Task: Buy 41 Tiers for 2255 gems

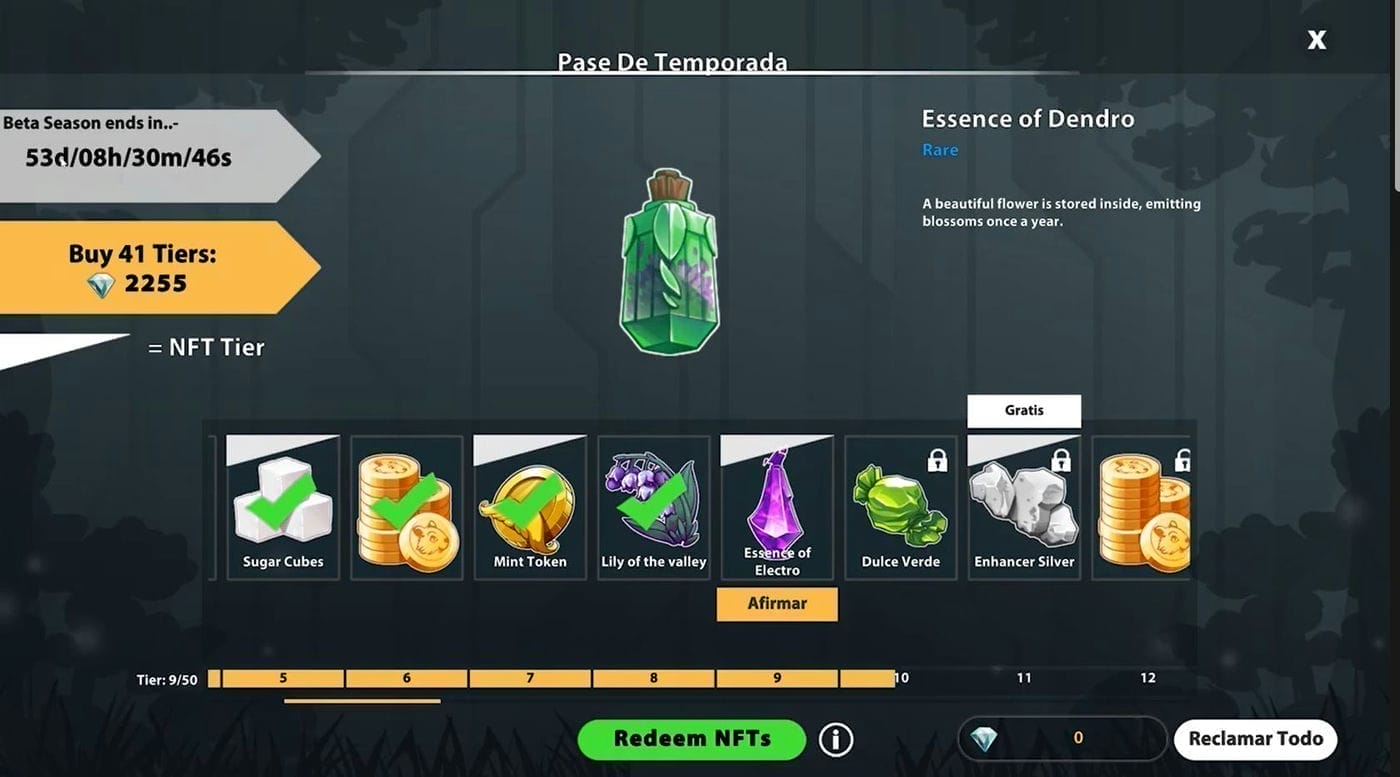Action: pos(142,268)
